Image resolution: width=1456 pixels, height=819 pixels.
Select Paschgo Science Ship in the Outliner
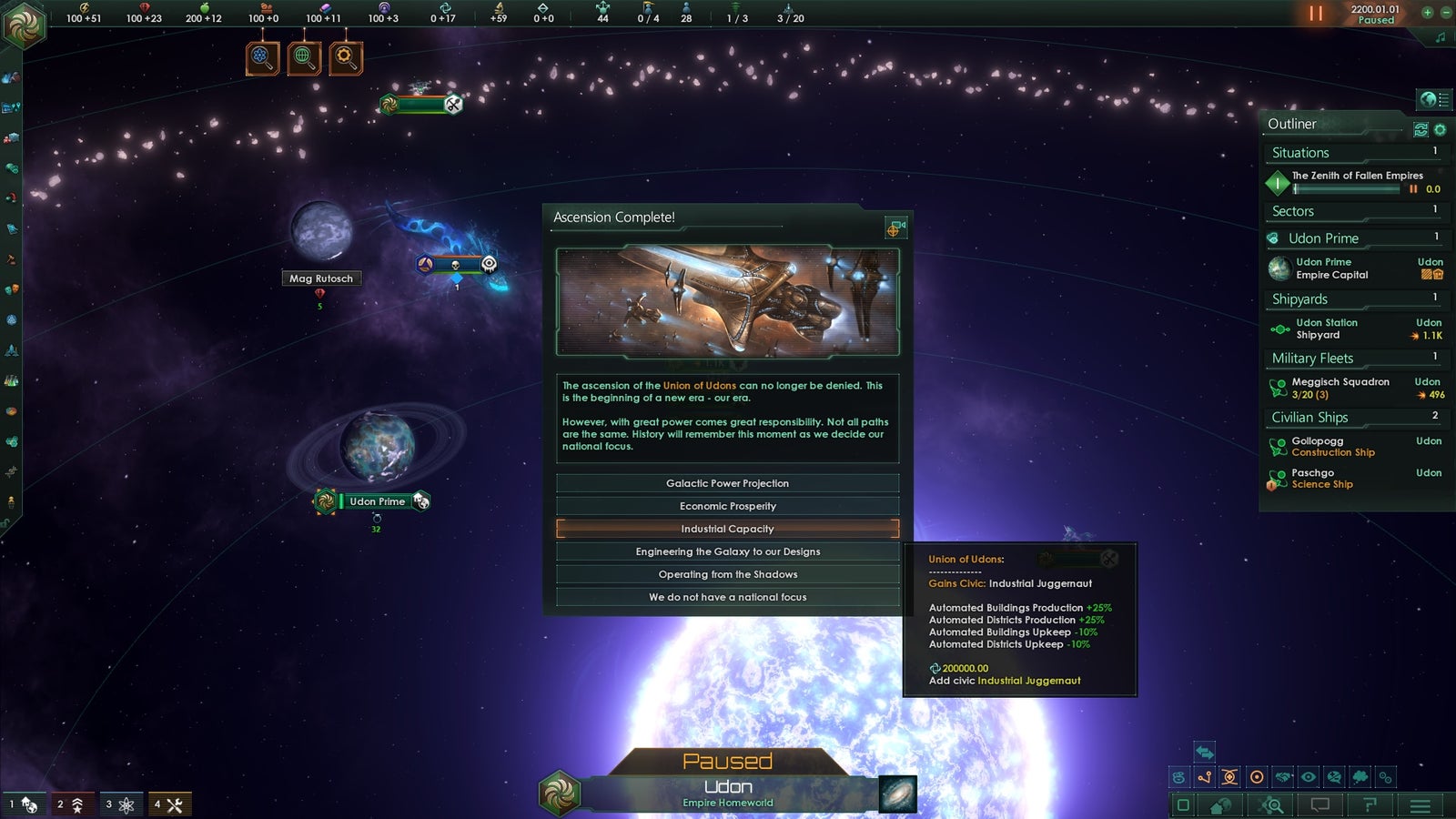click(x=1321, y=478)
